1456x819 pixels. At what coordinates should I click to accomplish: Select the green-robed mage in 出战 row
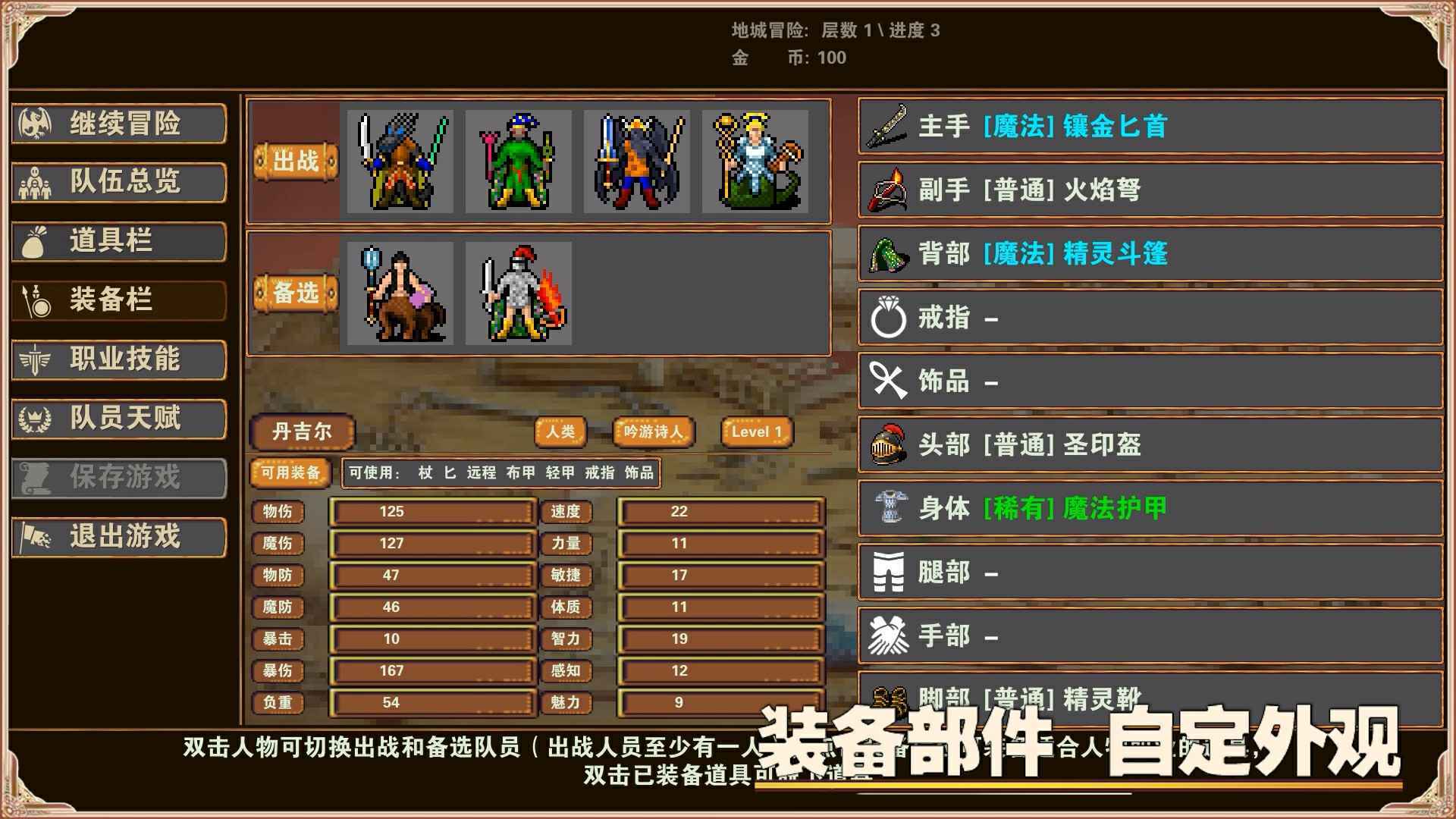[516, 163]
